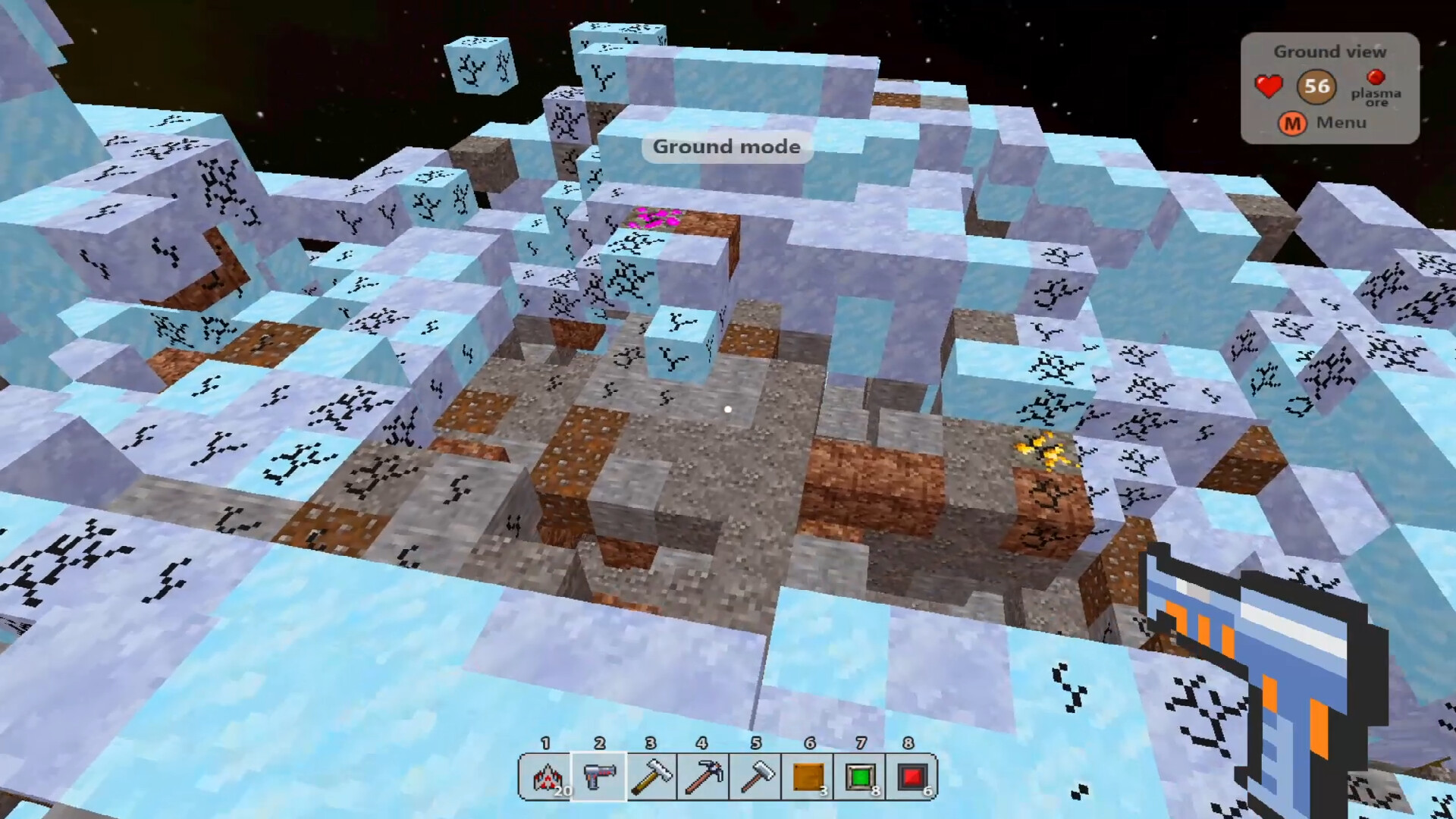
Task: Select the red button block in slot 8
Action: 913,775
